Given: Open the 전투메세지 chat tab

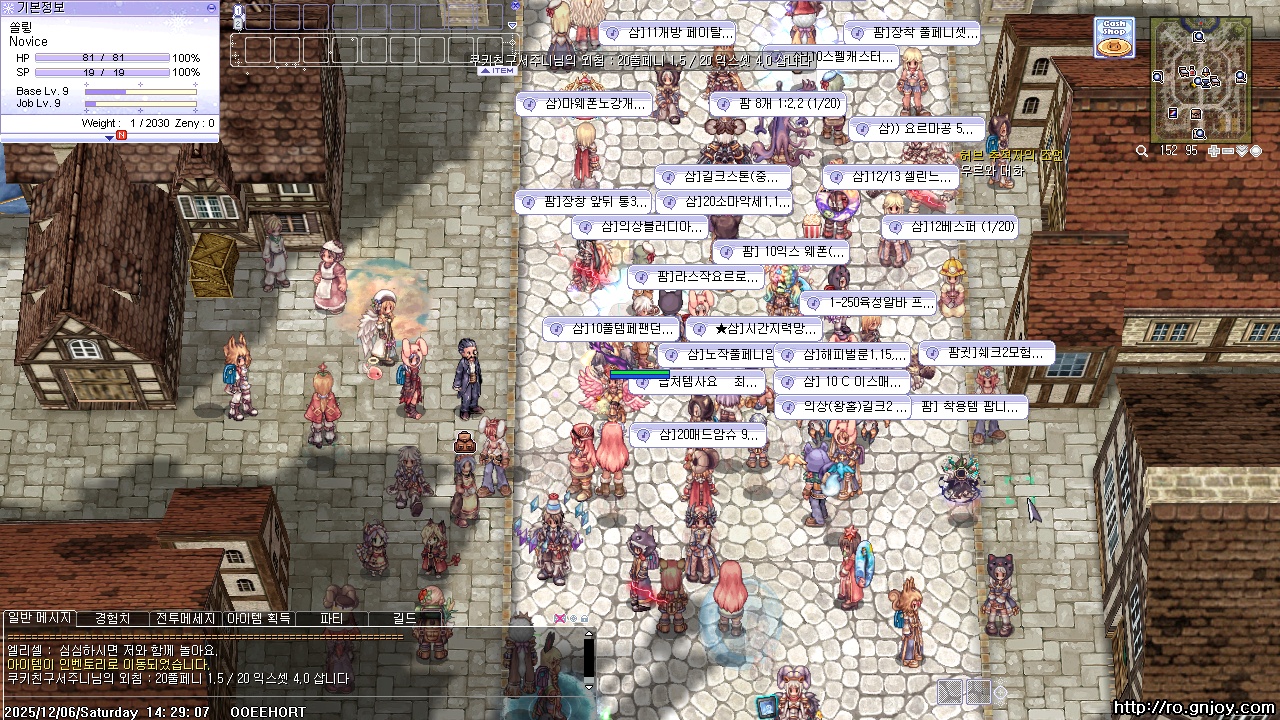Looking at the screenshot, I should pyautogui.click(x=185, y=619).
